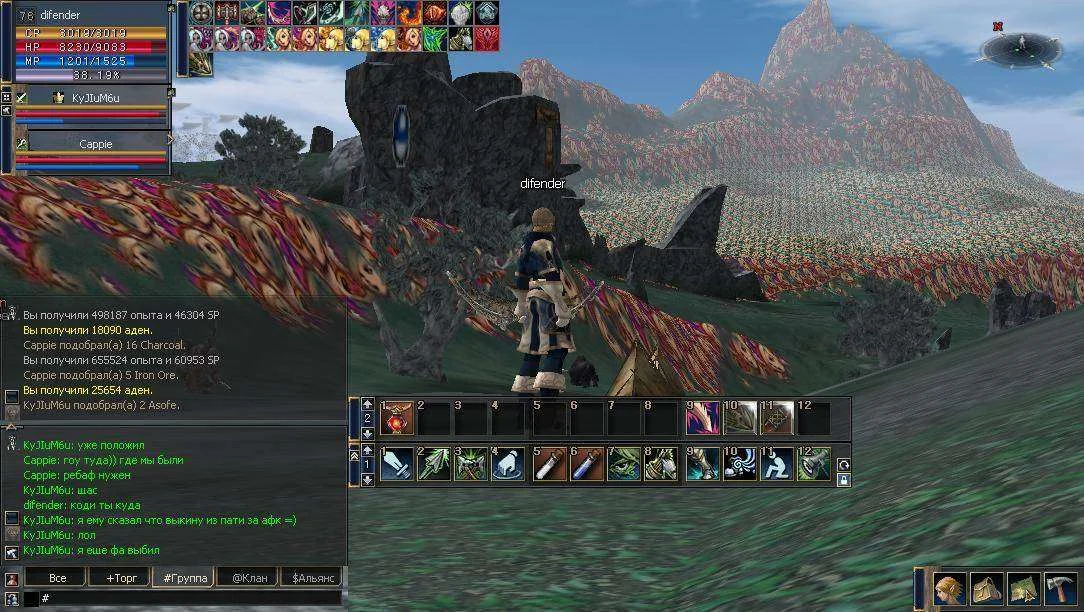The image size is (1084, 612).
Task: Use the sword attack skill in slot 1
Action: 398,464
